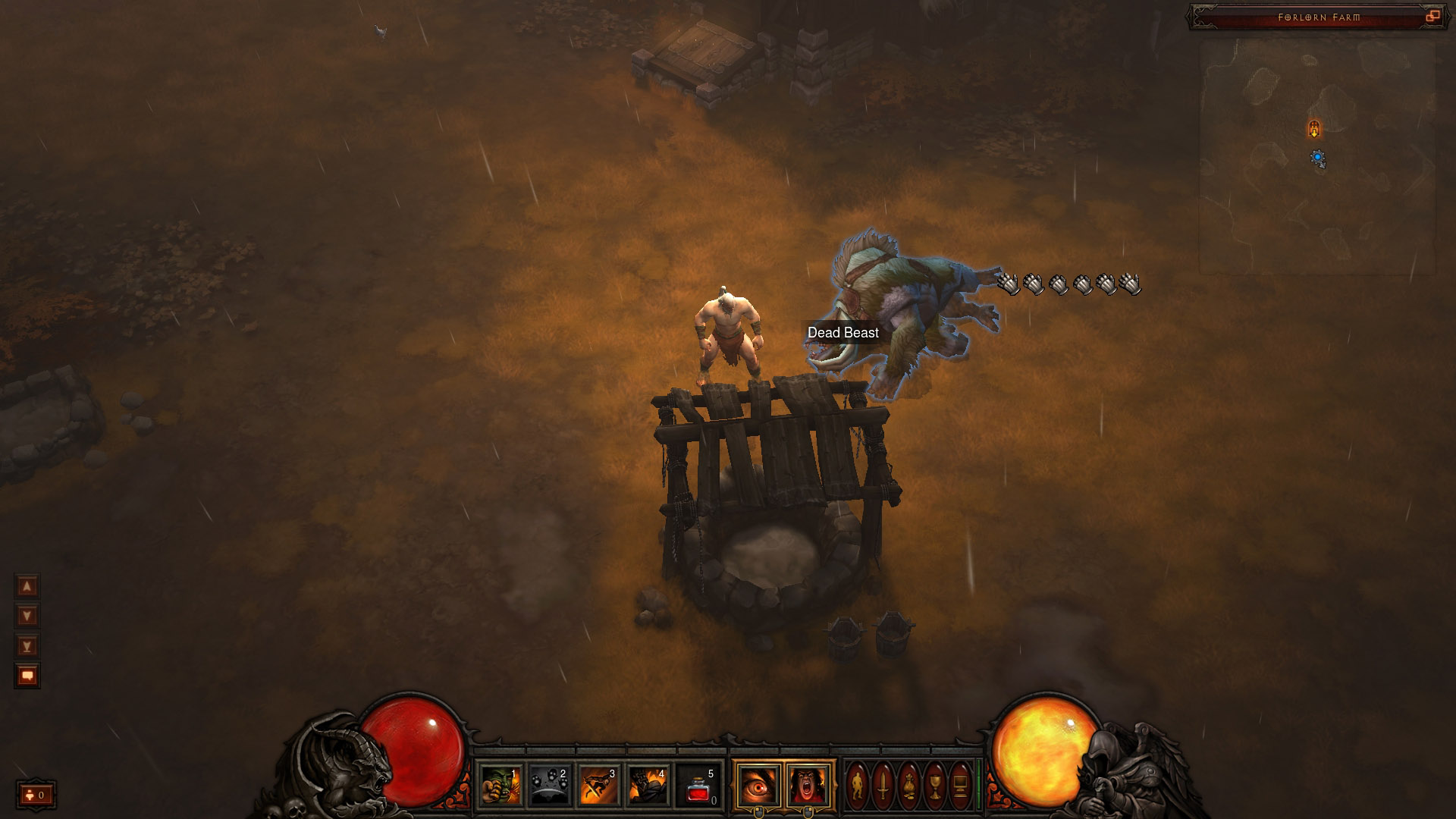Select the glowing eye left-mouse skill
Screen dimensions: 1456x819
point(758,785)
